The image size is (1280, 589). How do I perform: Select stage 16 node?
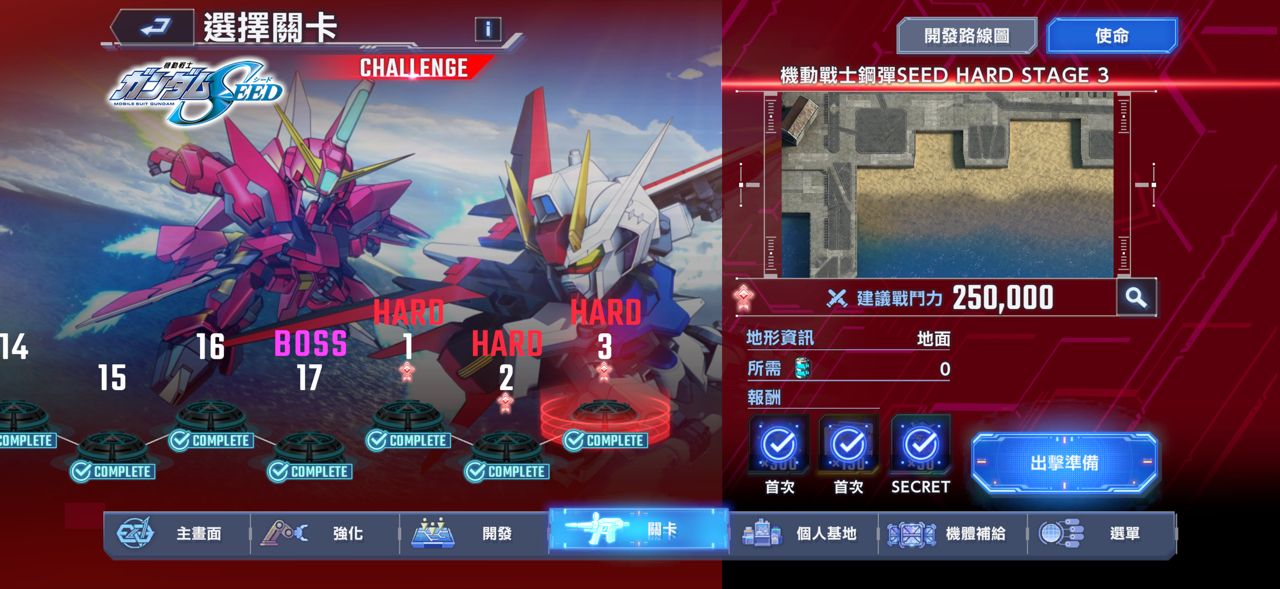tap(210, 416)
